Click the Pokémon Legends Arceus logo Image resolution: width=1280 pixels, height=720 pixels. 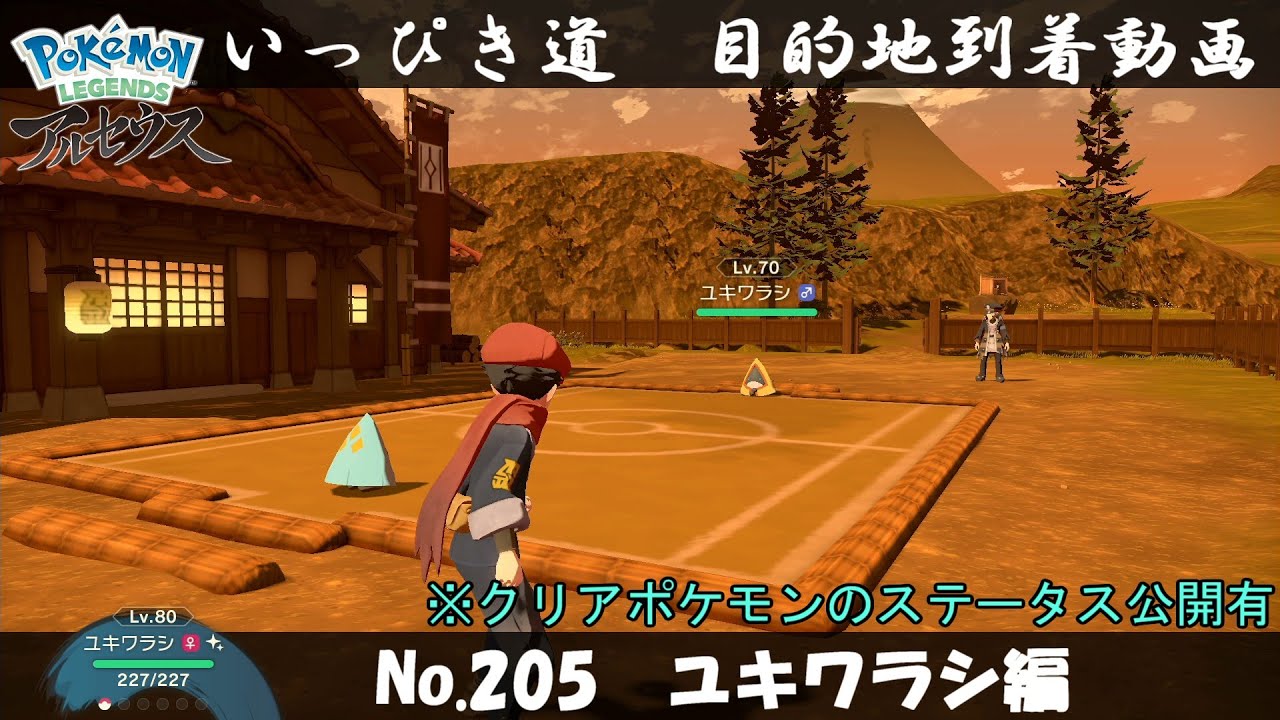(105, 90)
